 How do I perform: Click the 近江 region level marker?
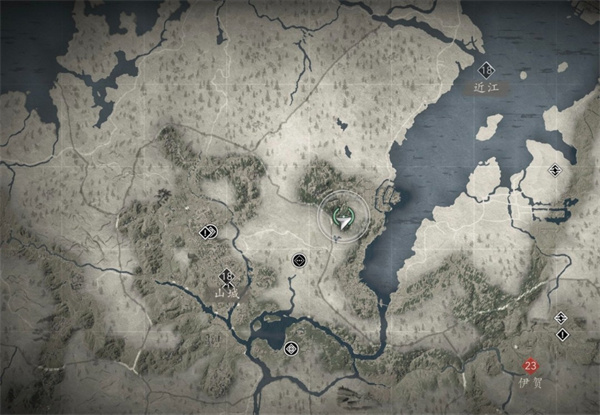tap(488, 70)
